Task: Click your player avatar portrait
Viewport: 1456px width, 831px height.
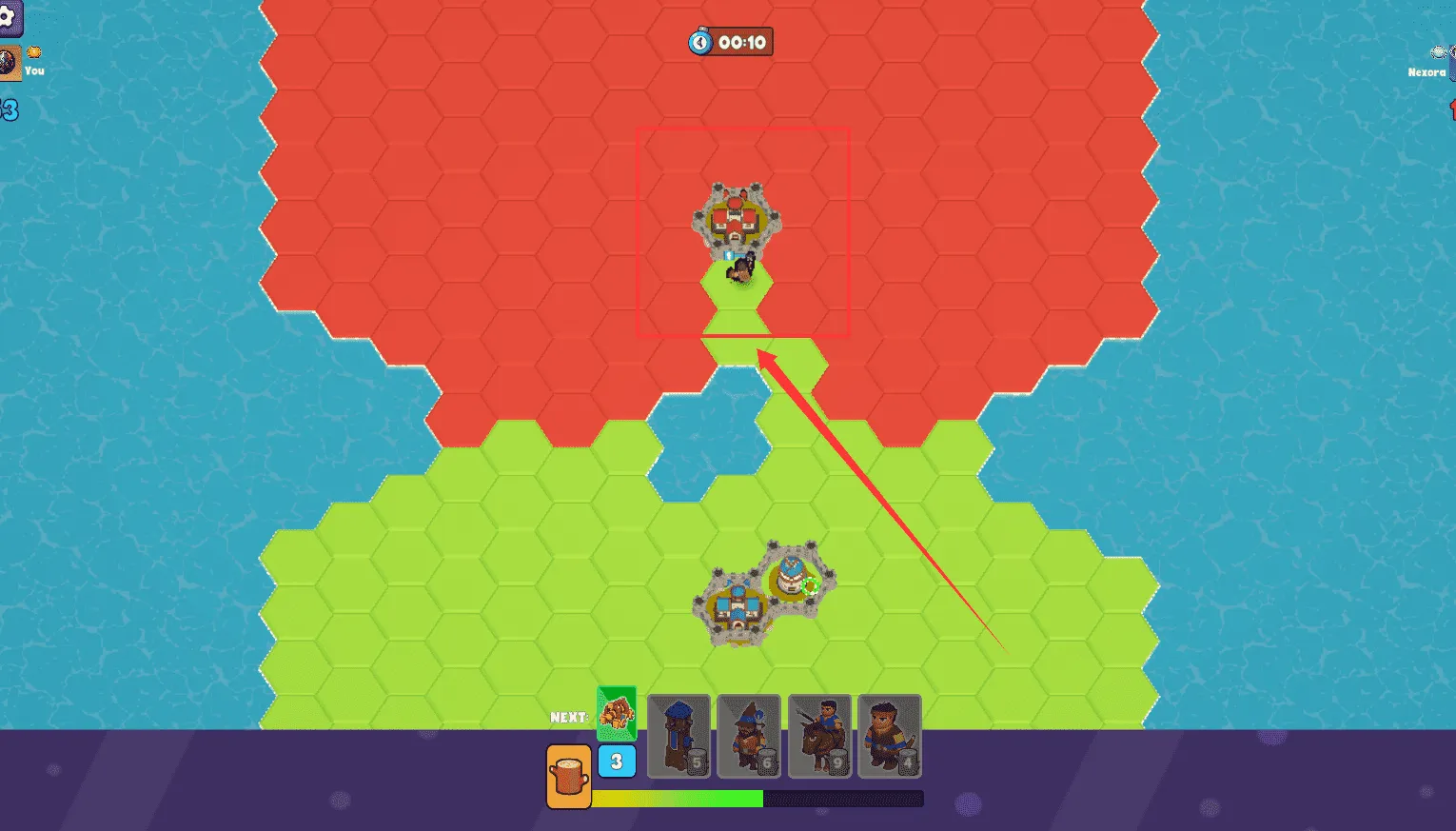Action: pyautogui.click(x=9, y=64)
